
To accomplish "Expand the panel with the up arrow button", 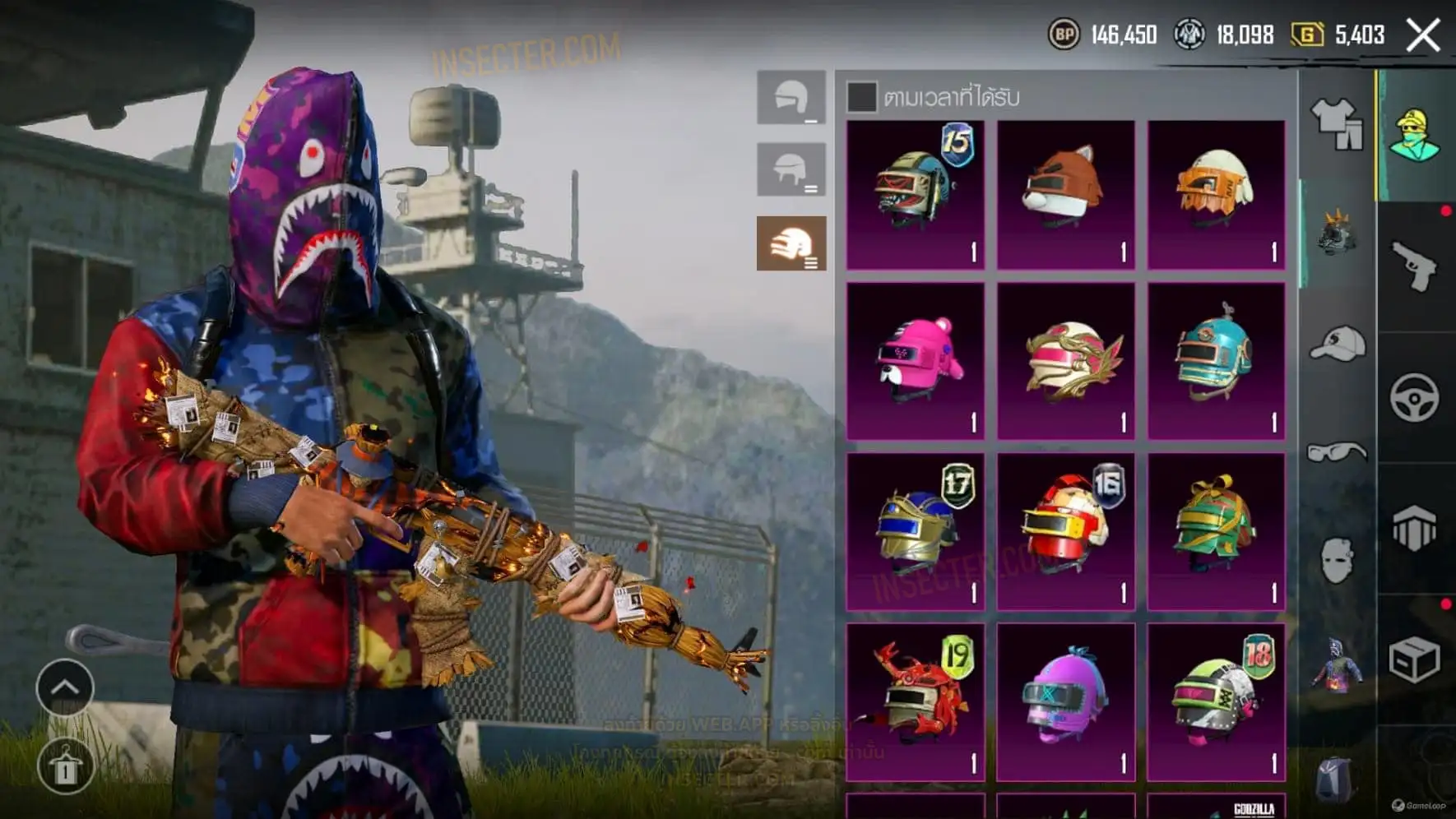I will [x=65, y=687].
